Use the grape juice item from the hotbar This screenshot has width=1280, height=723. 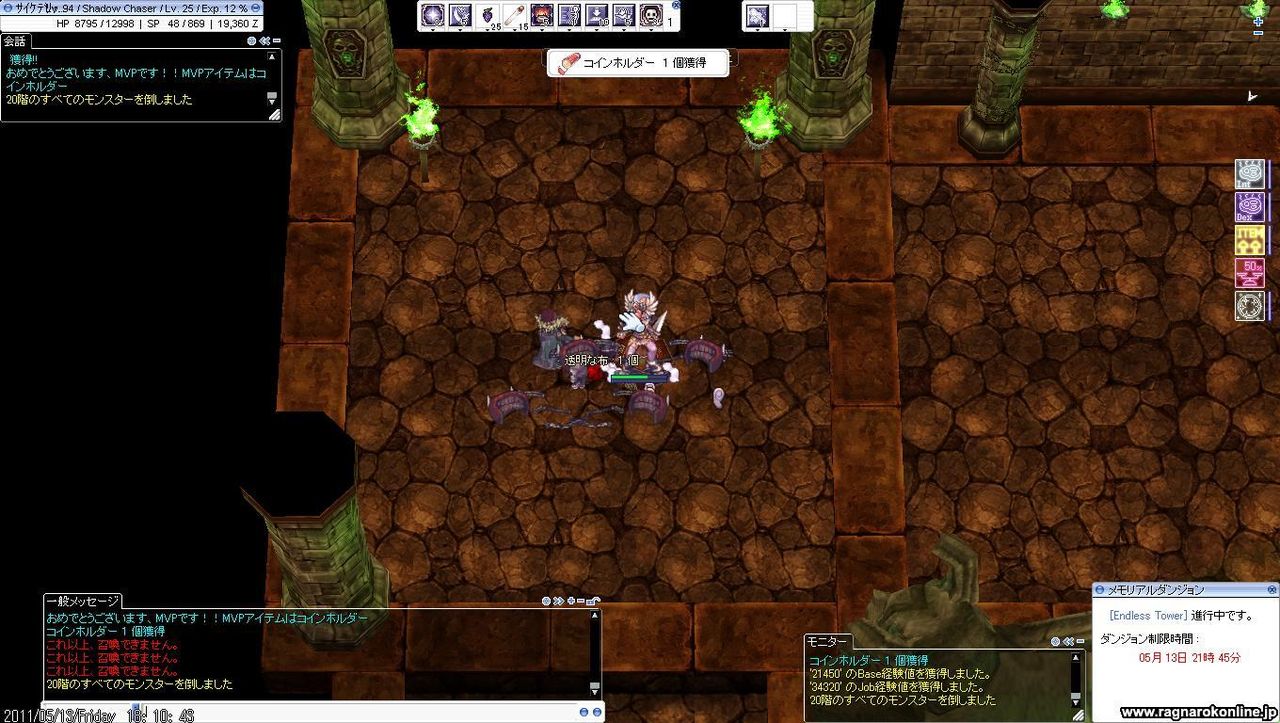tap(486, 14)
